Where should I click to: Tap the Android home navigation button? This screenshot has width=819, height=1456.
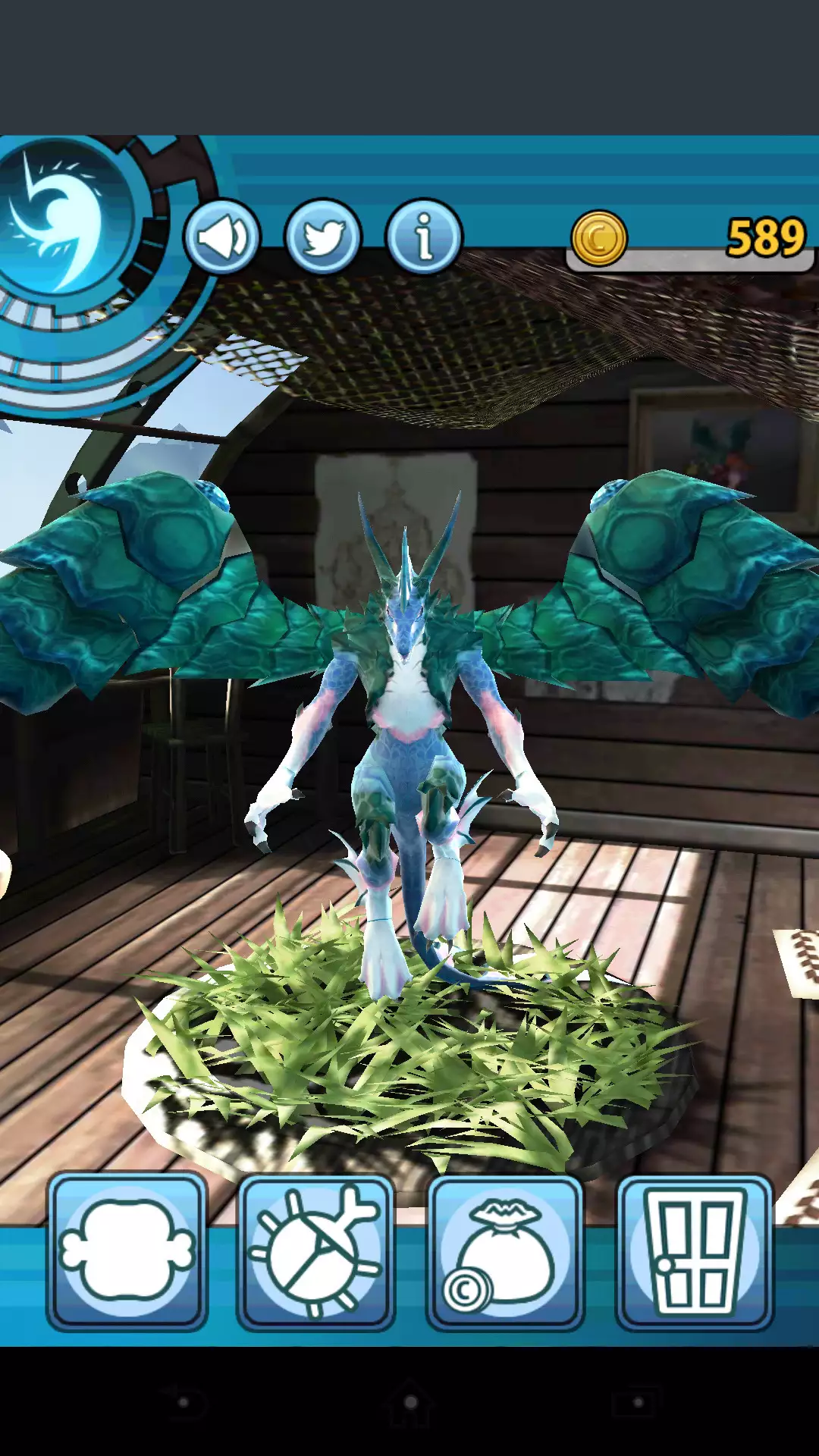point(409,1402)
